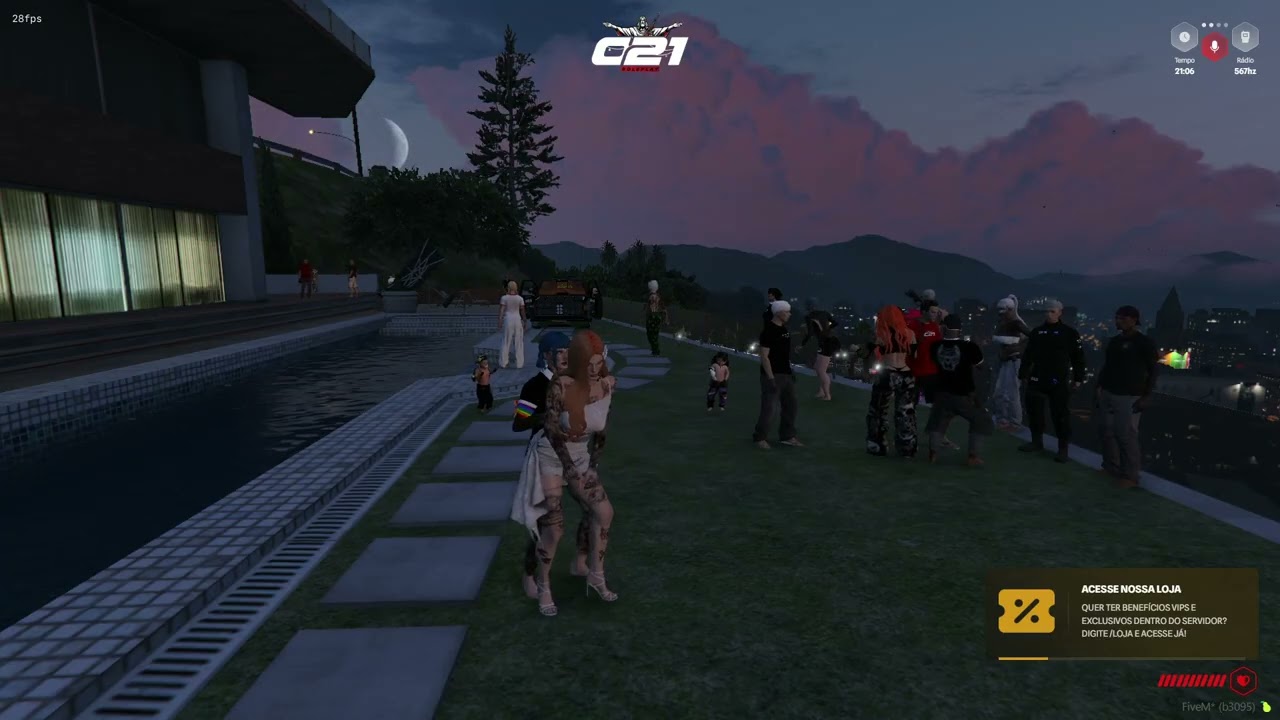Click the 28fps counter
1280x720 pixels.
pyautogui.click(x=25, y=18)
